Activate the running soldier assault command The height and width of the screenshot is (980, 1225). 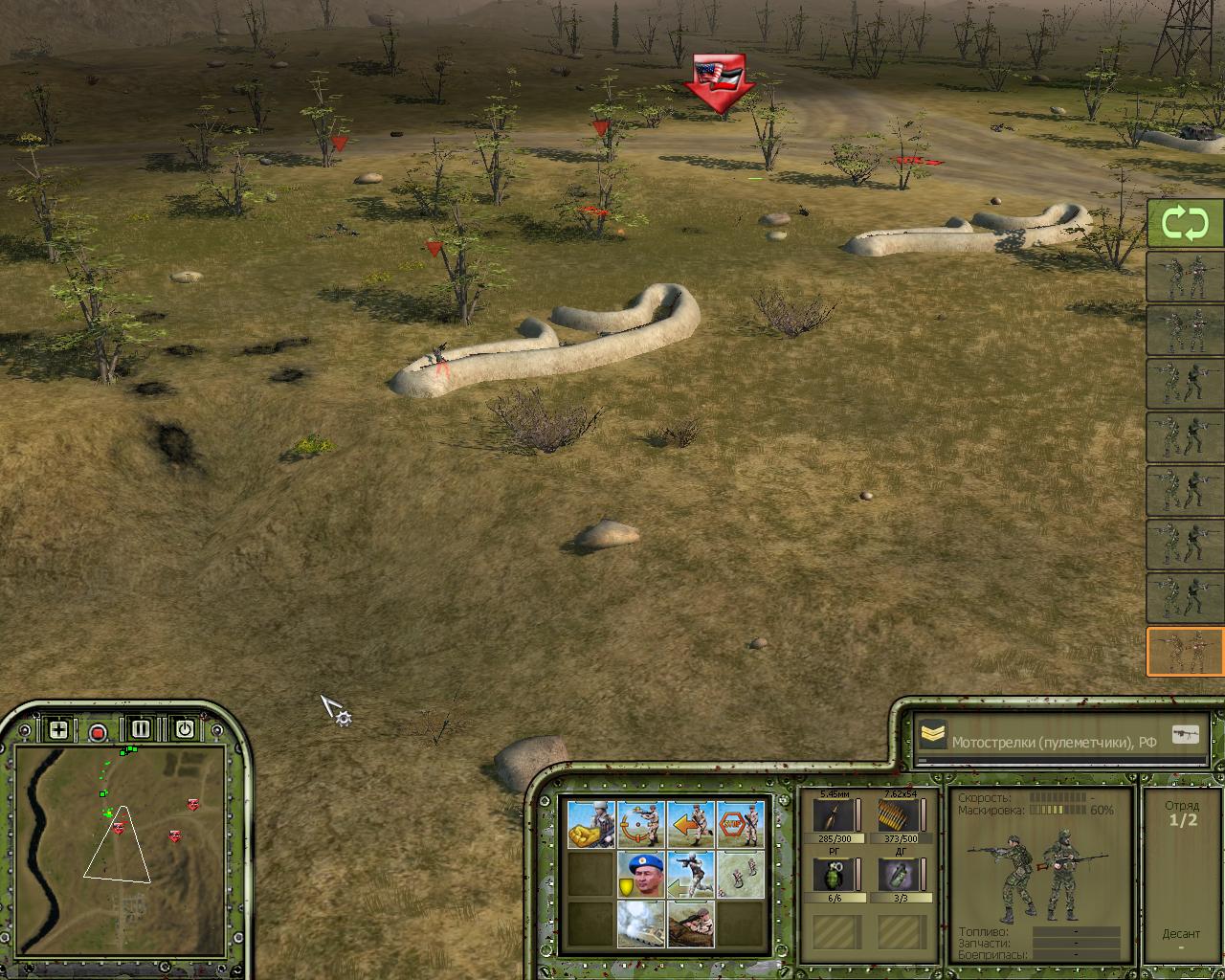tap(691, 874)
